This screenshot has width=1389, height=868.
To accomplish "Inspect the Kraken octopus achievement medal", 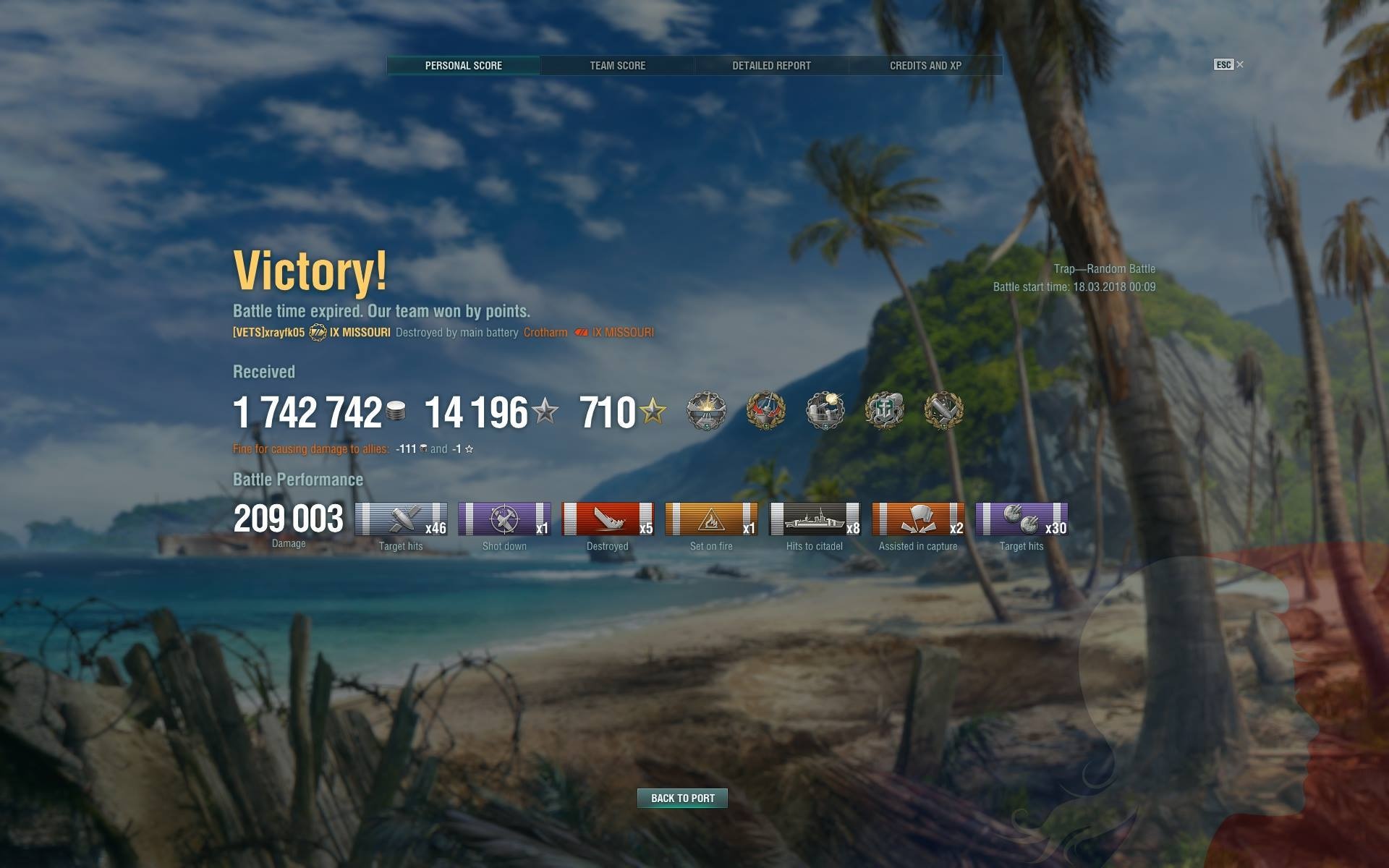I will (x=884, y=411).
